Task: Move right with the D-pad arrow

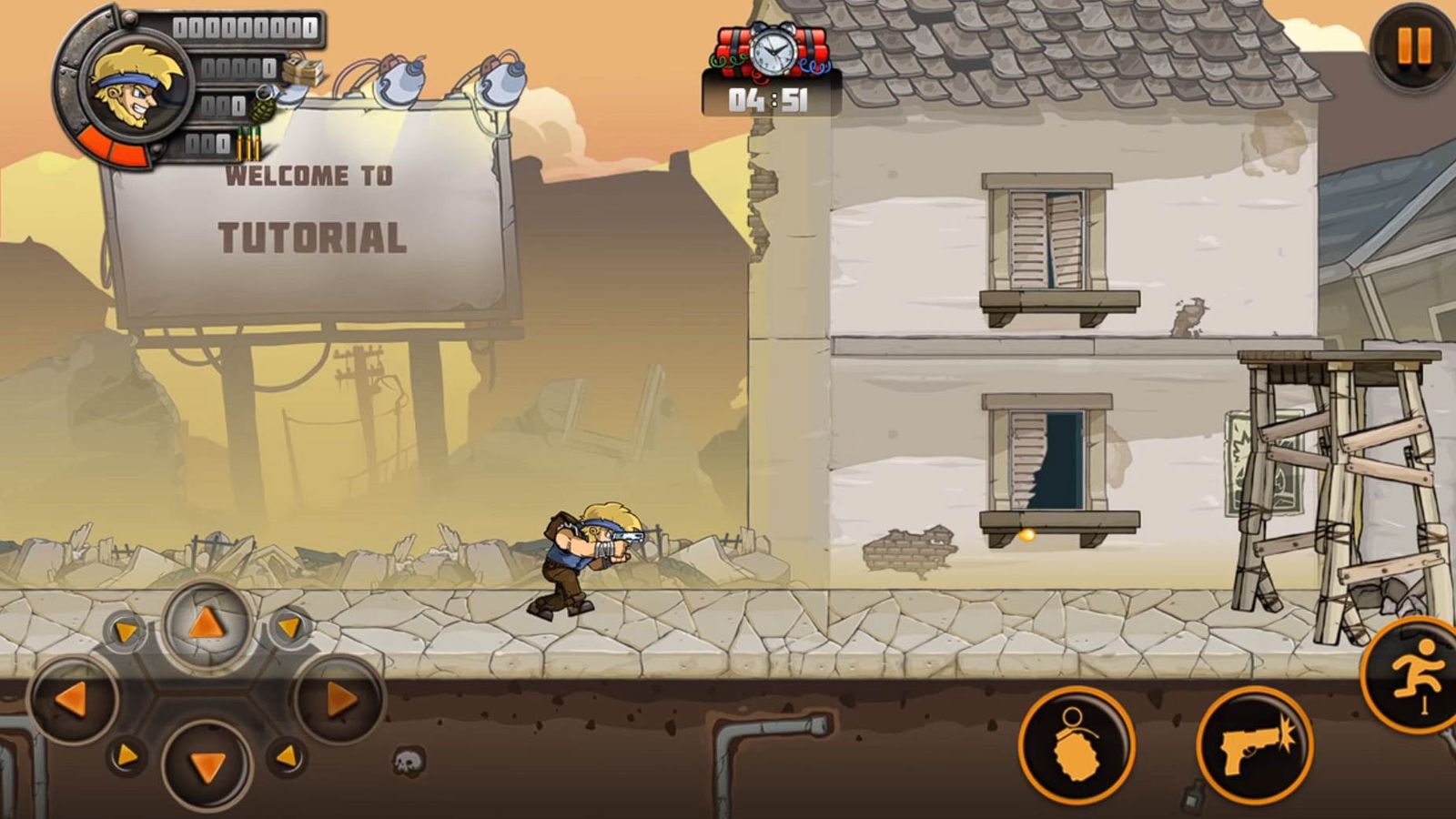Action: pyautogui.click(x=340, y=699)
